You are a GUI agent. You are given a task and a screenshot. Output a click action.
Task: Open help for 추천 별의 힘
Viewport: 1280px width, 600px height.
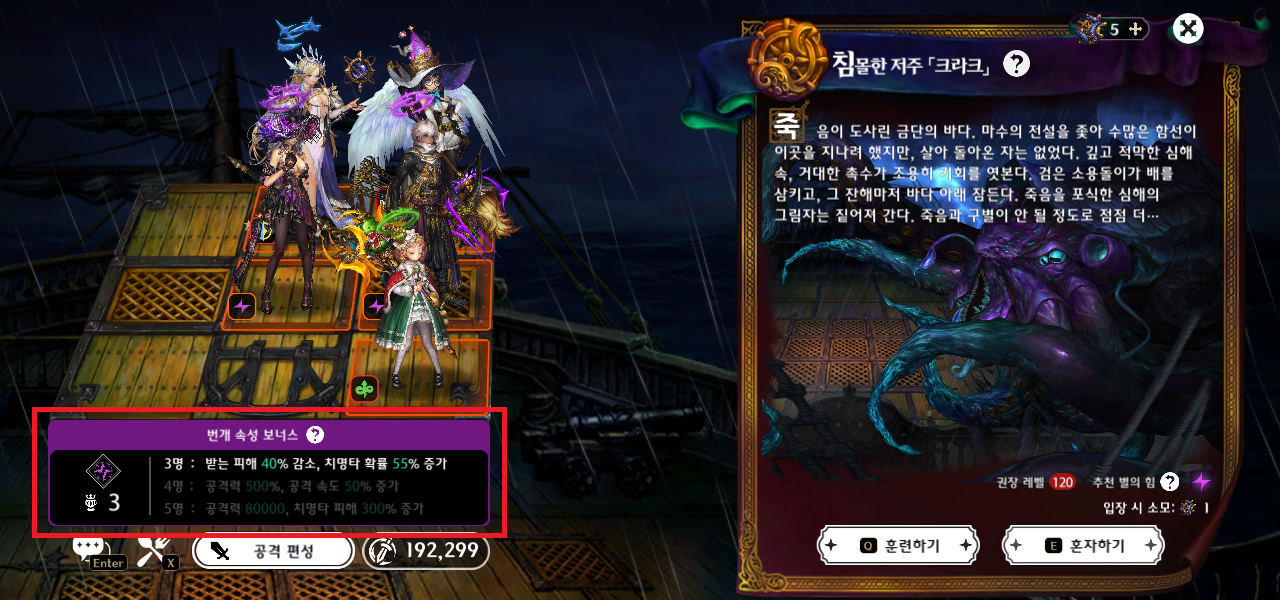click(1169, 482)
